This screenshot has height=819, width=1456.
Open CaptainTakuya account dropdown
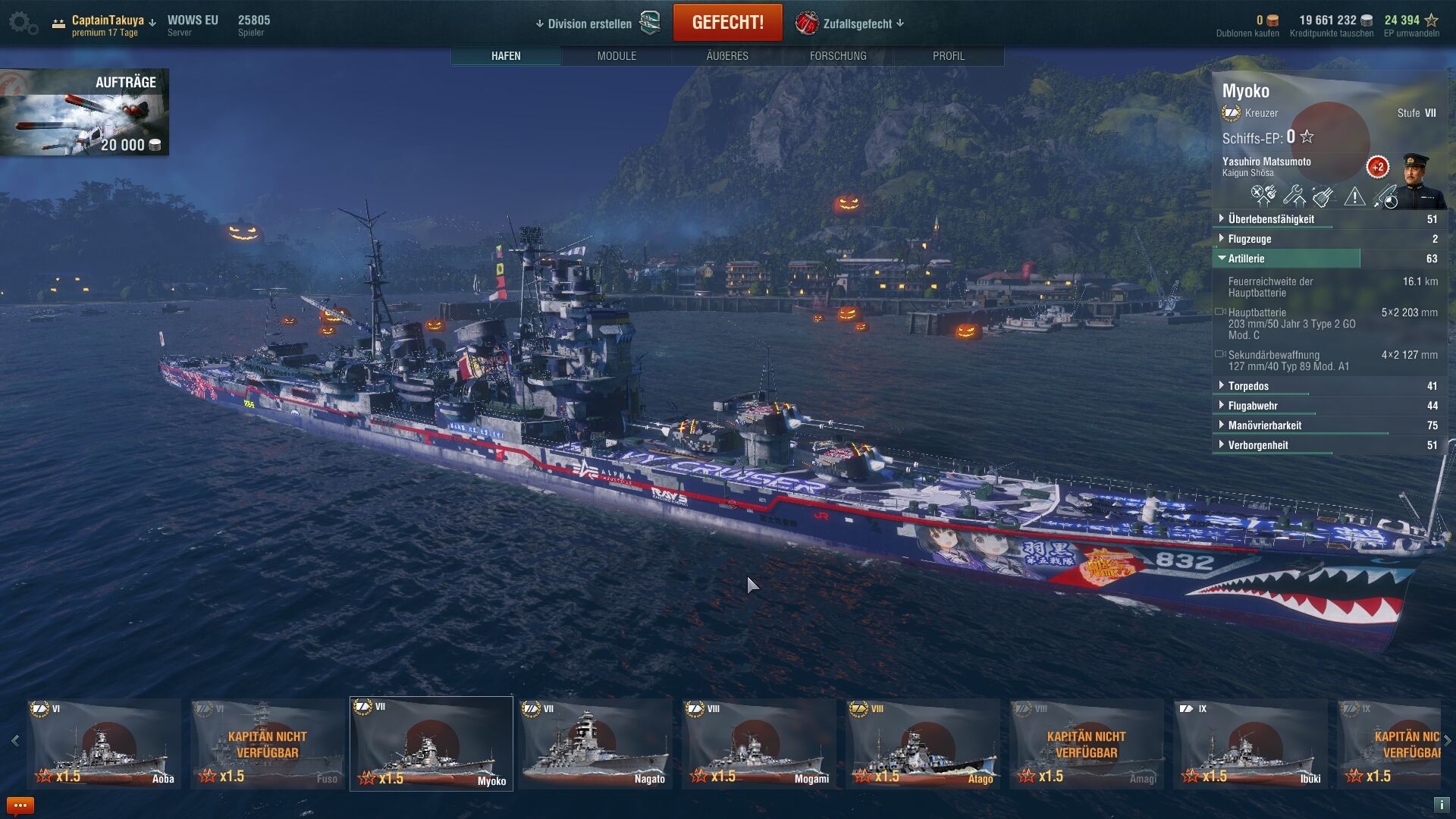coord(108,20)
